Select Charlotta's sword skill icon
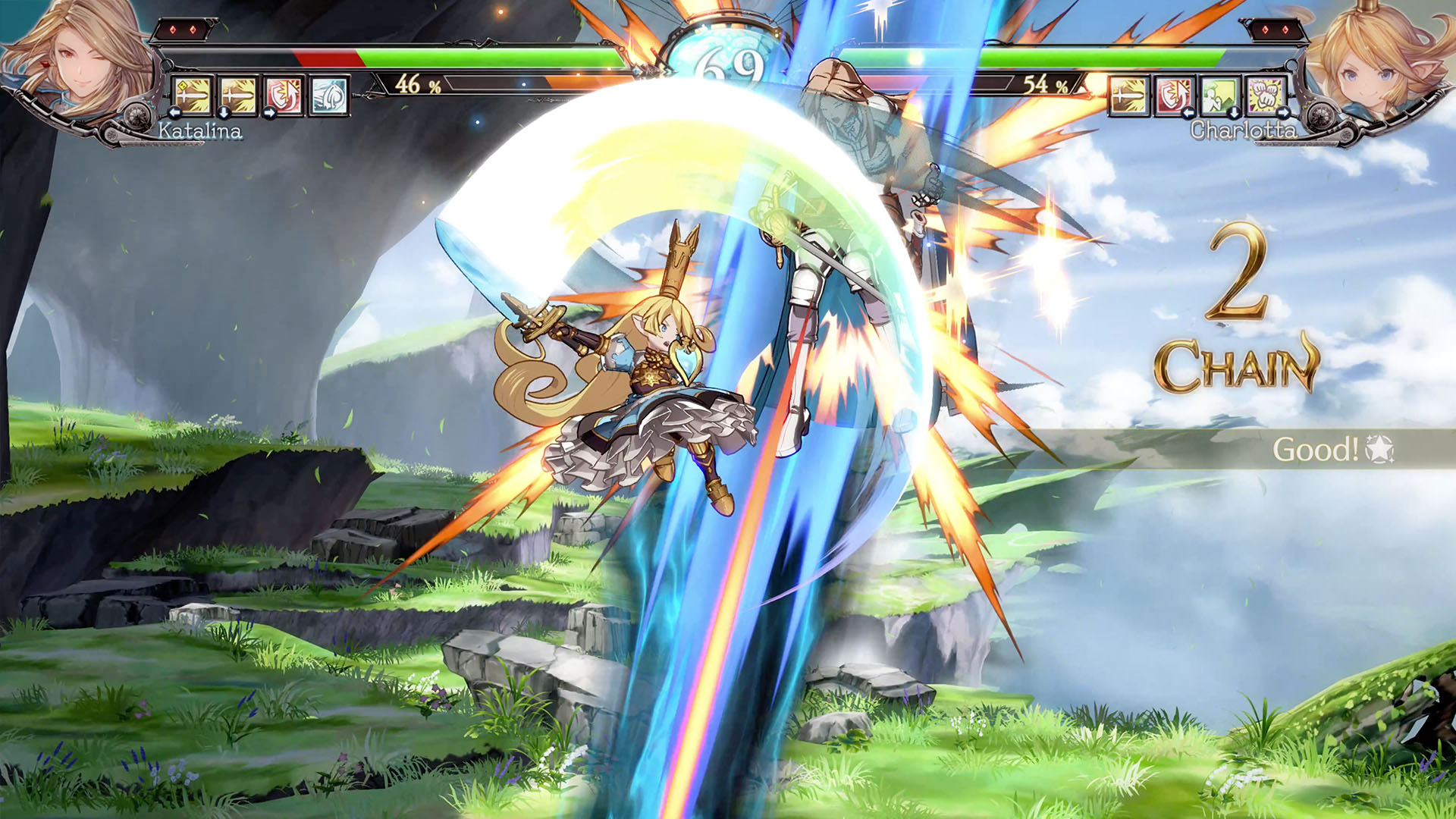Image resolution: width=1456 pixels, height=819 pixels. click(x=1128, y=96)
